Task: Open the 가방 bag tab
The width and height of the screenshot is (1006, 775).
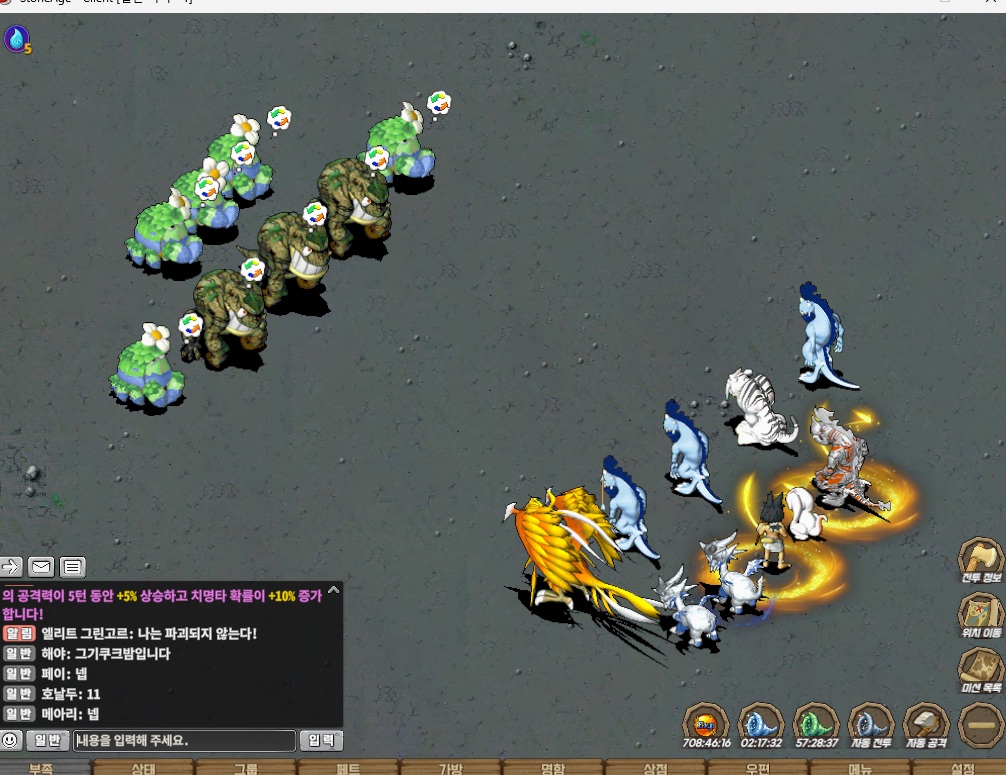Action: click(450, 768)
